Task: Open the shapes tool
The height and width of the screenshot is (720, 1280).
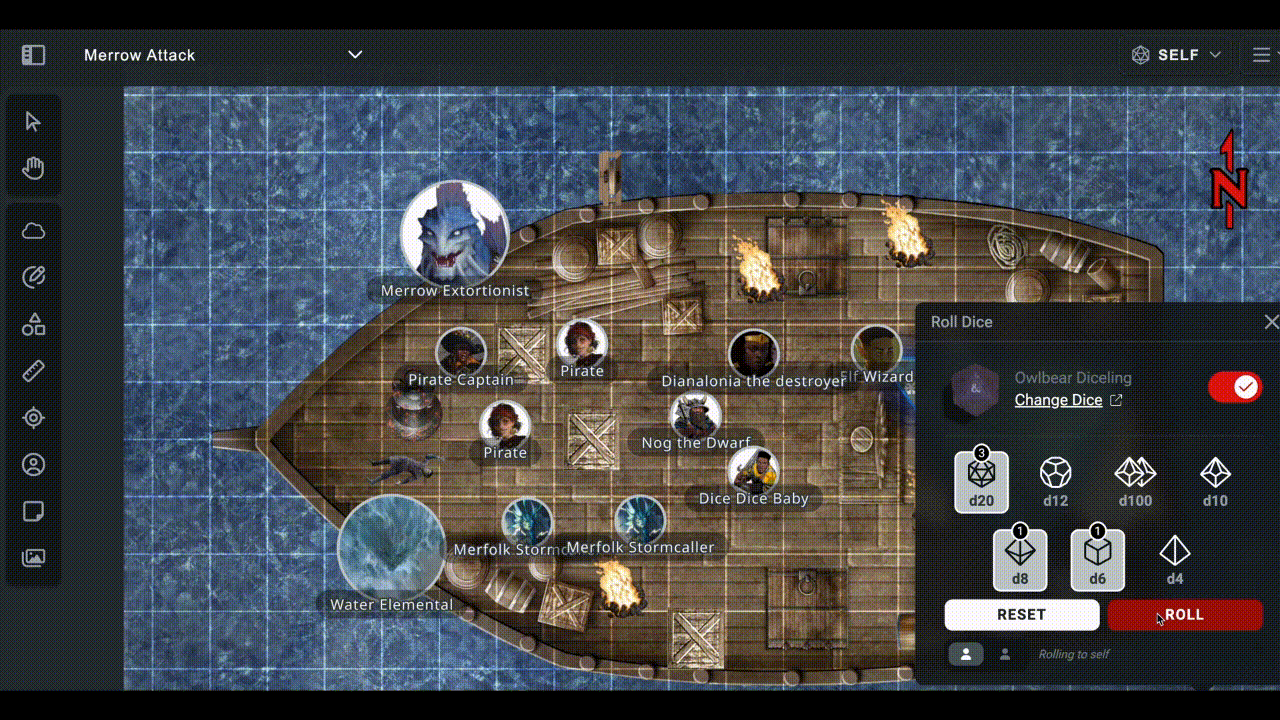Action: (33, 324)
